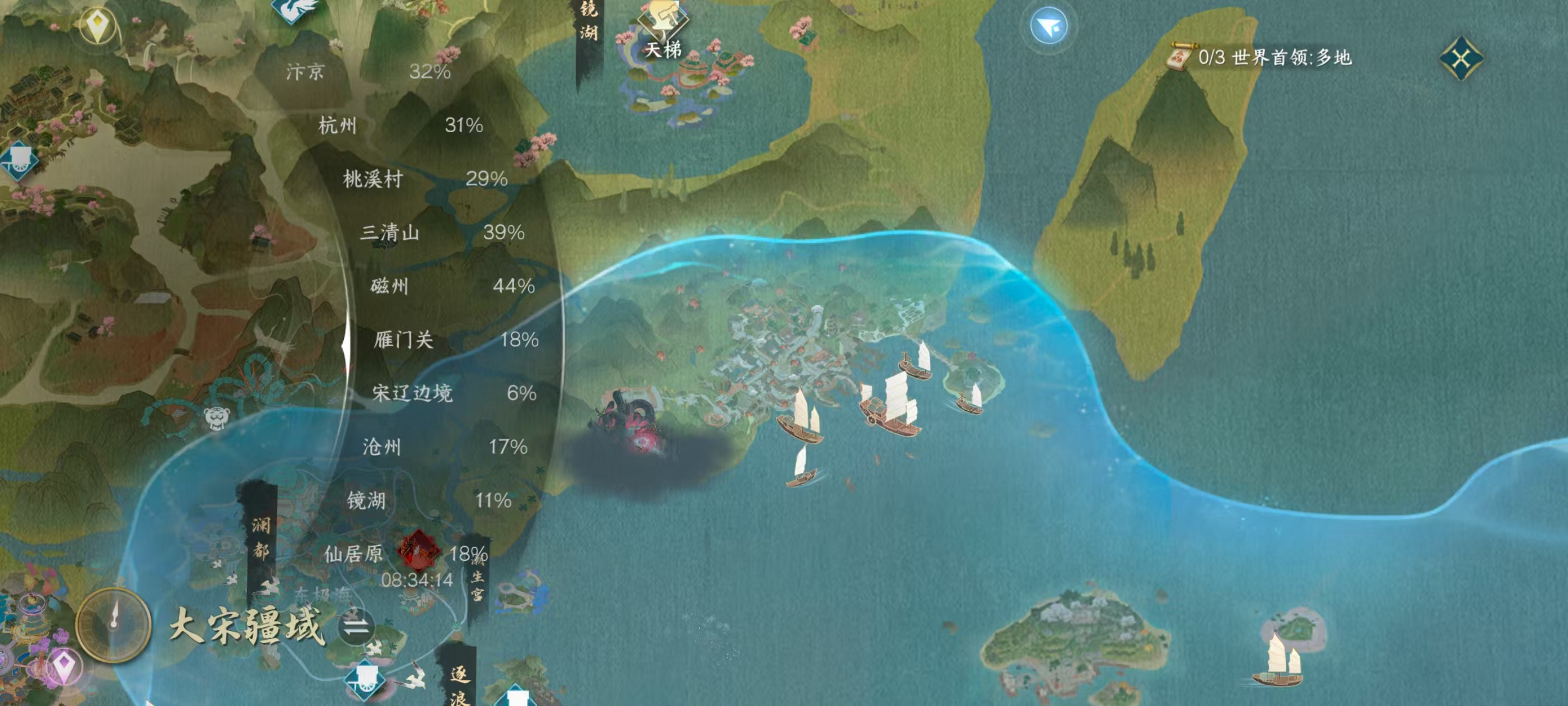
Task: Select the 宋辽边境 entry
Action: tap(412, 393)
